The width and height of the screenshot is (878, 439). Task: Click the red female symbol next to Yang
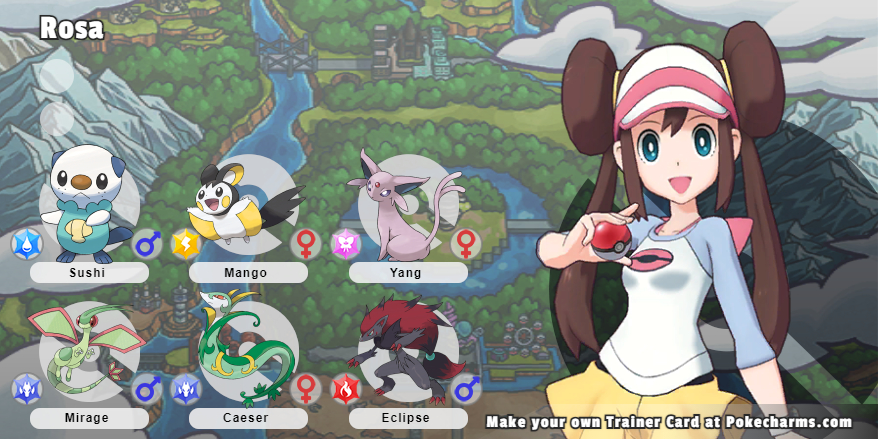[465, 243]
